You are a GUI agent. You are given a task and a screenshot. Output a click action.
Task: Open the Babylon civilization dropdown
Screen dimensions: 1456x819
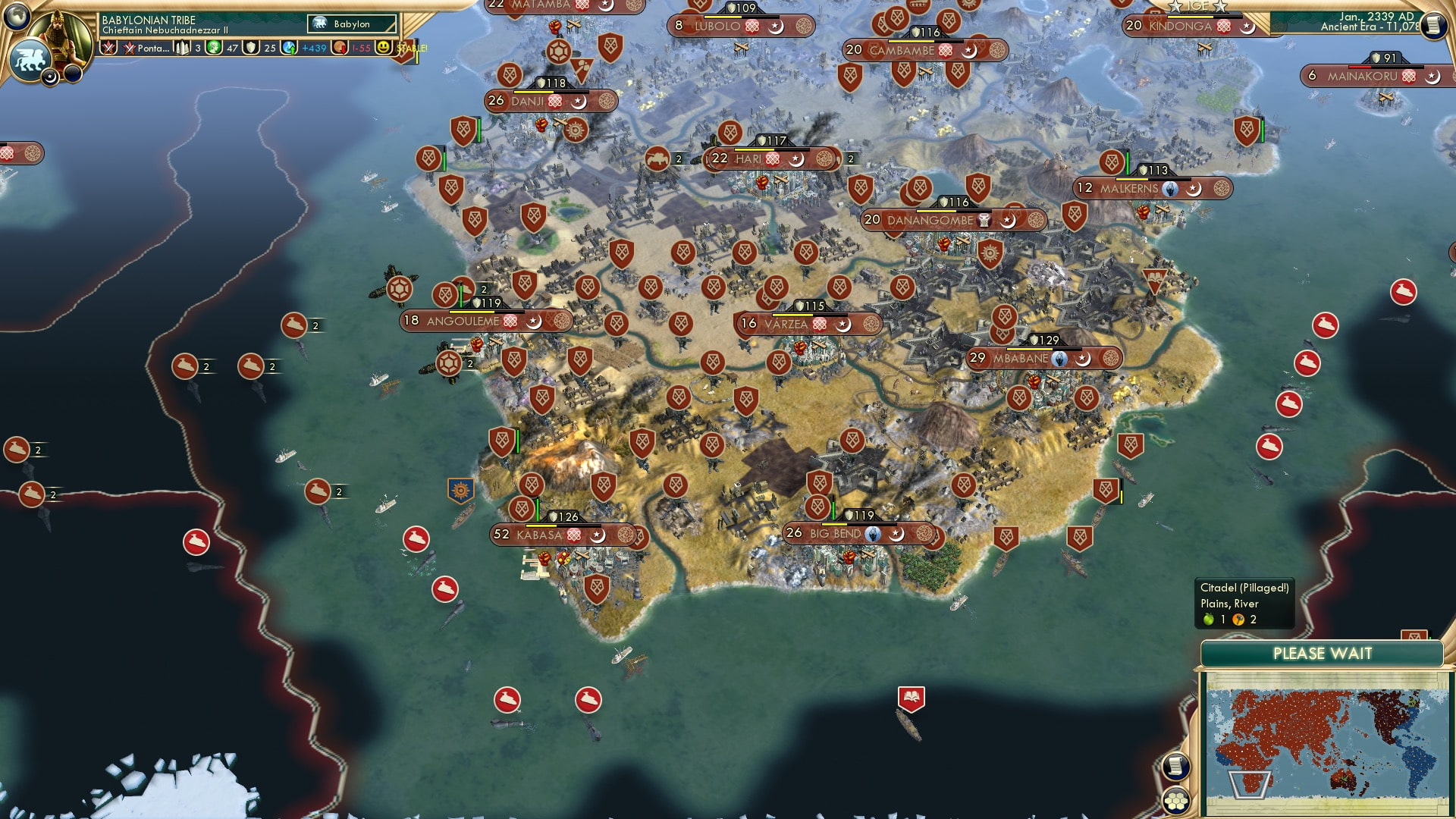(352, 24)
